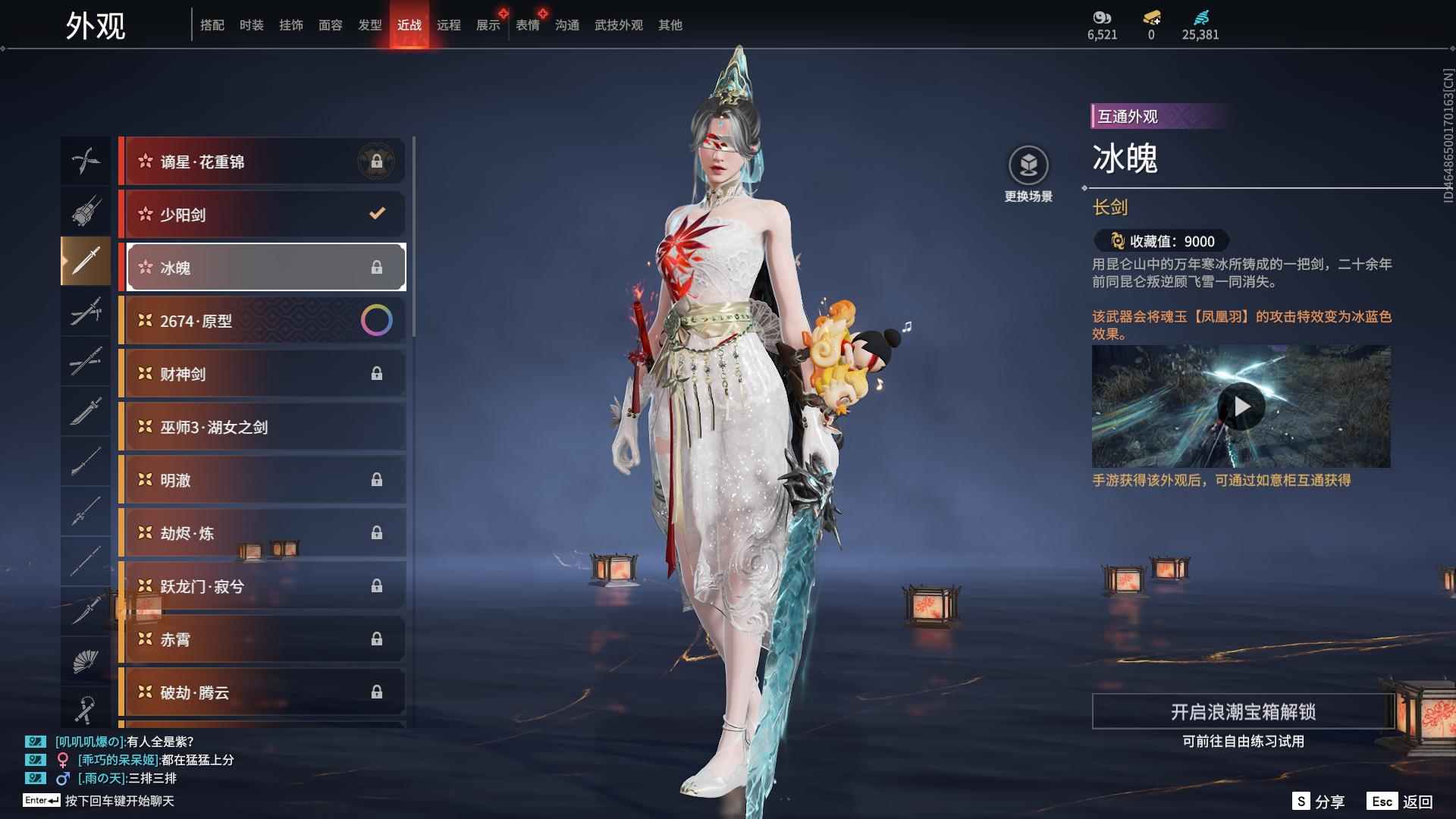Image resolution: width=1456 pixels, height=819 pixels.
Task: Switch to the 时装 tab
Action: [x=251, y=25]
